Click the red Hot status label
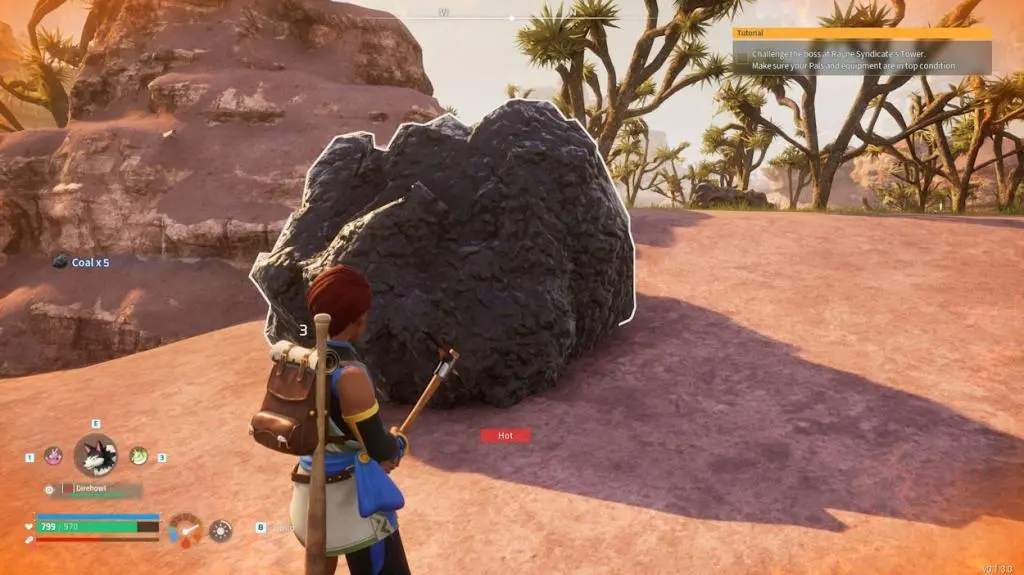1024x575 pixels. tap(505, 436)
